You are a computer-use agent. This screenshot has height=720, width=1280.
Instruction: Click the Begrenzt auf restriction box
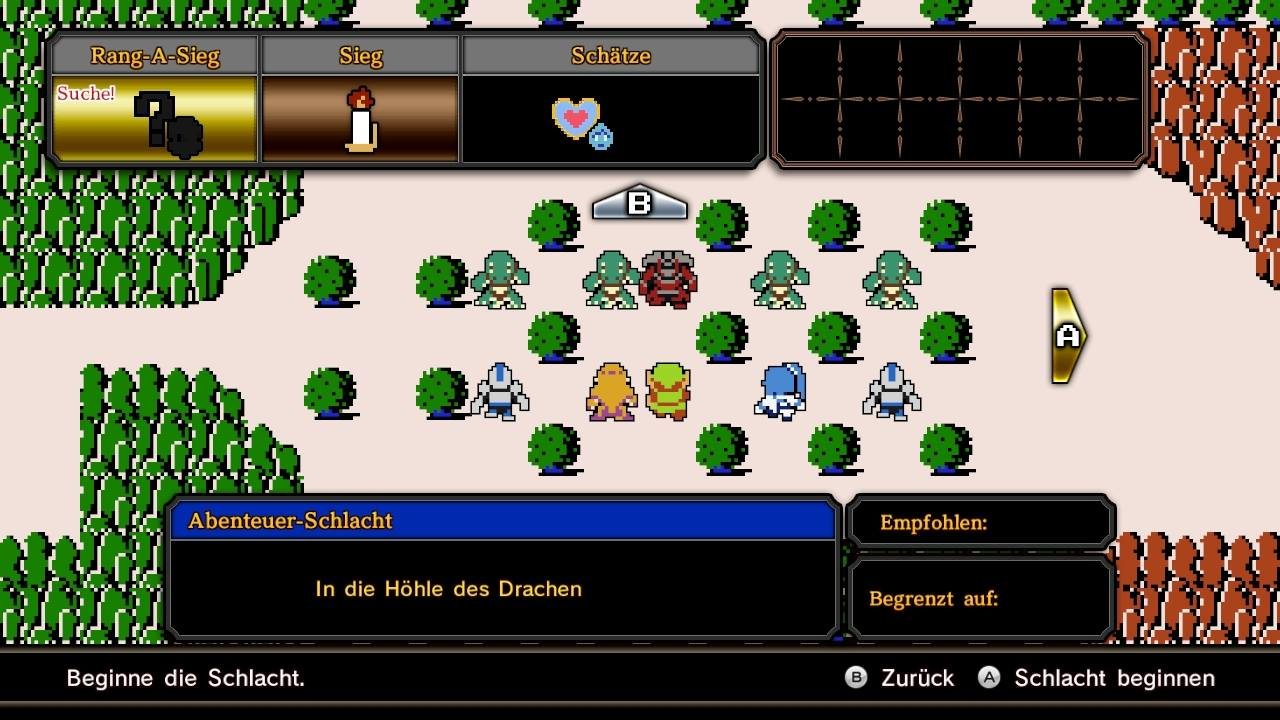pyautogui.click(x=980, y=598)
